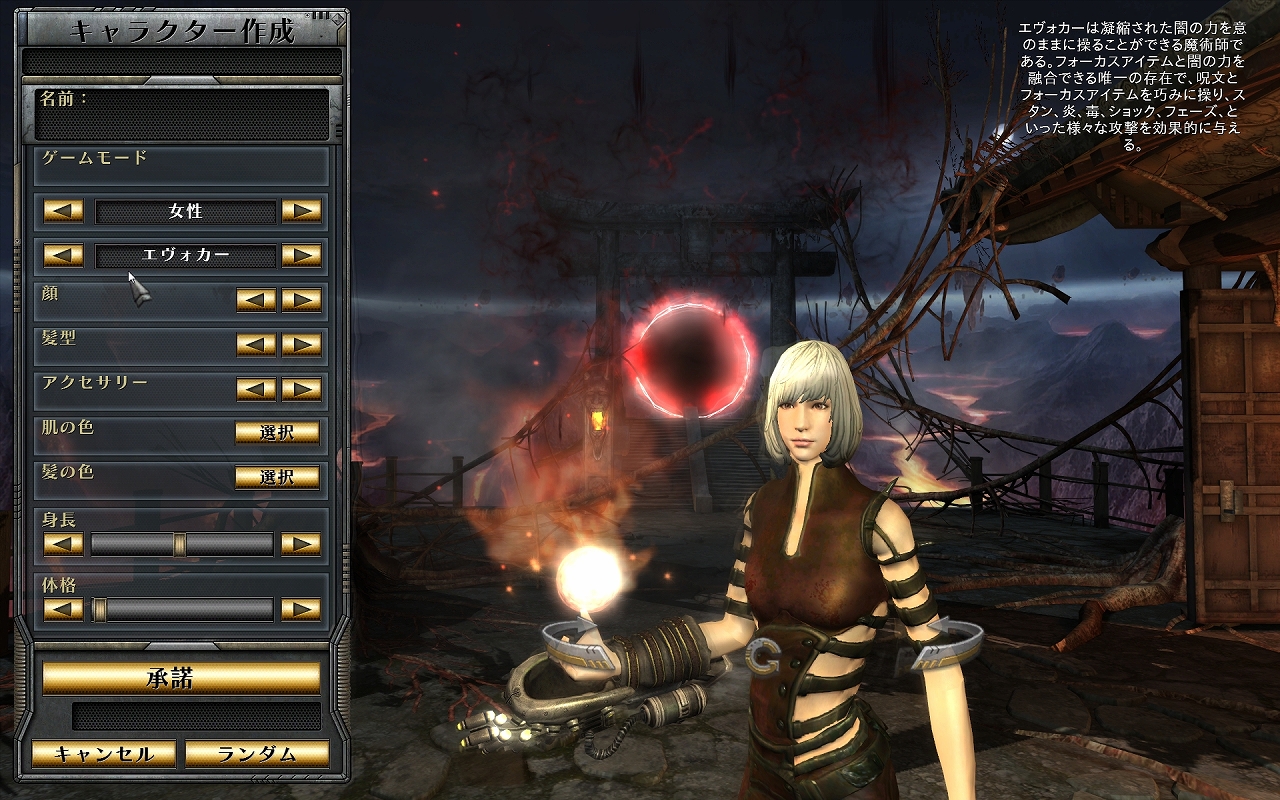Select previous gender with left arrow beside 女性
Viewport: 1280px width, 800px height.
tap(64, 211)
